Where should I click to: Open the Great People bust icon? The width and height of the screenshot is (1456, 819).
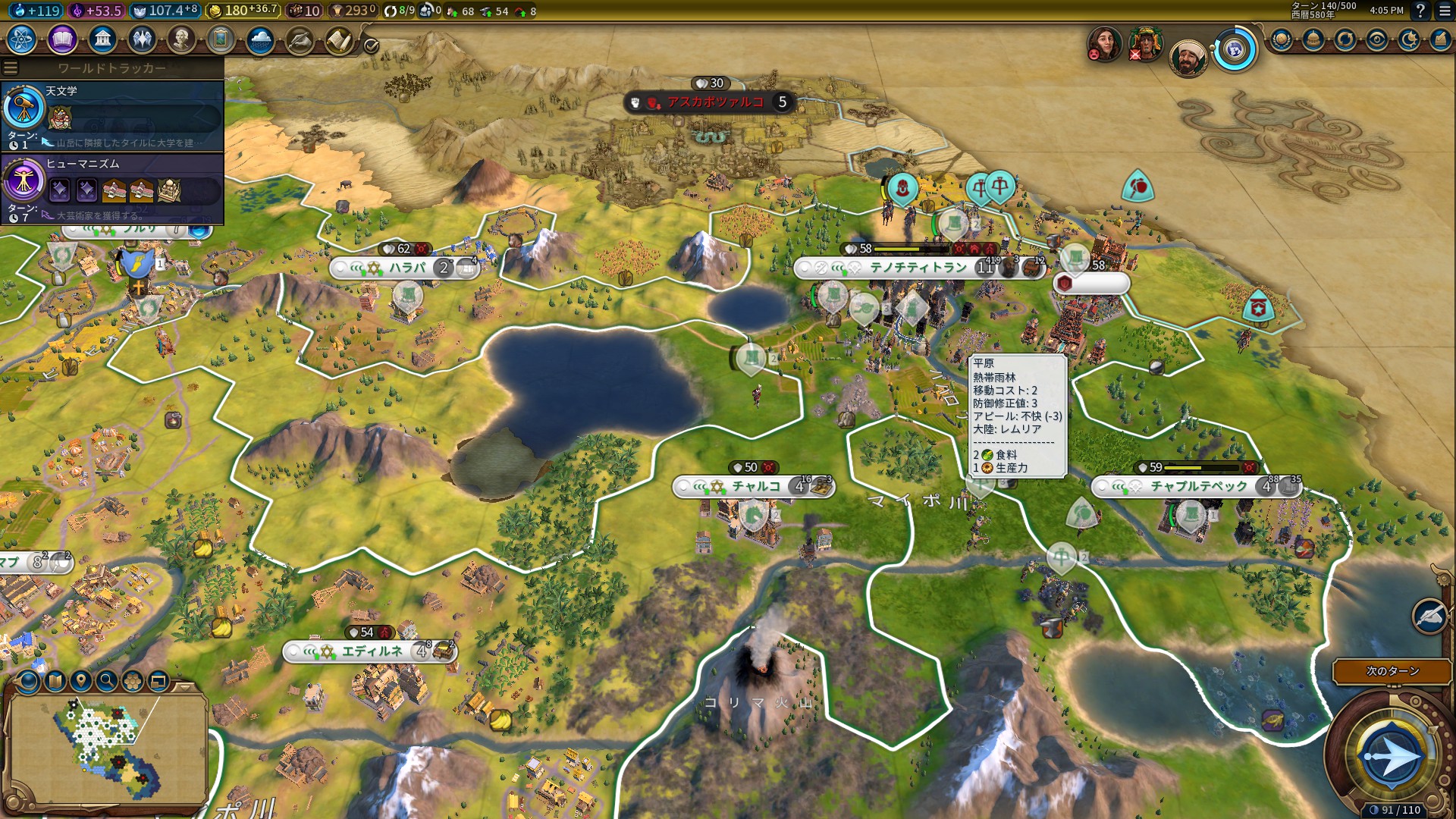point(181,39)
